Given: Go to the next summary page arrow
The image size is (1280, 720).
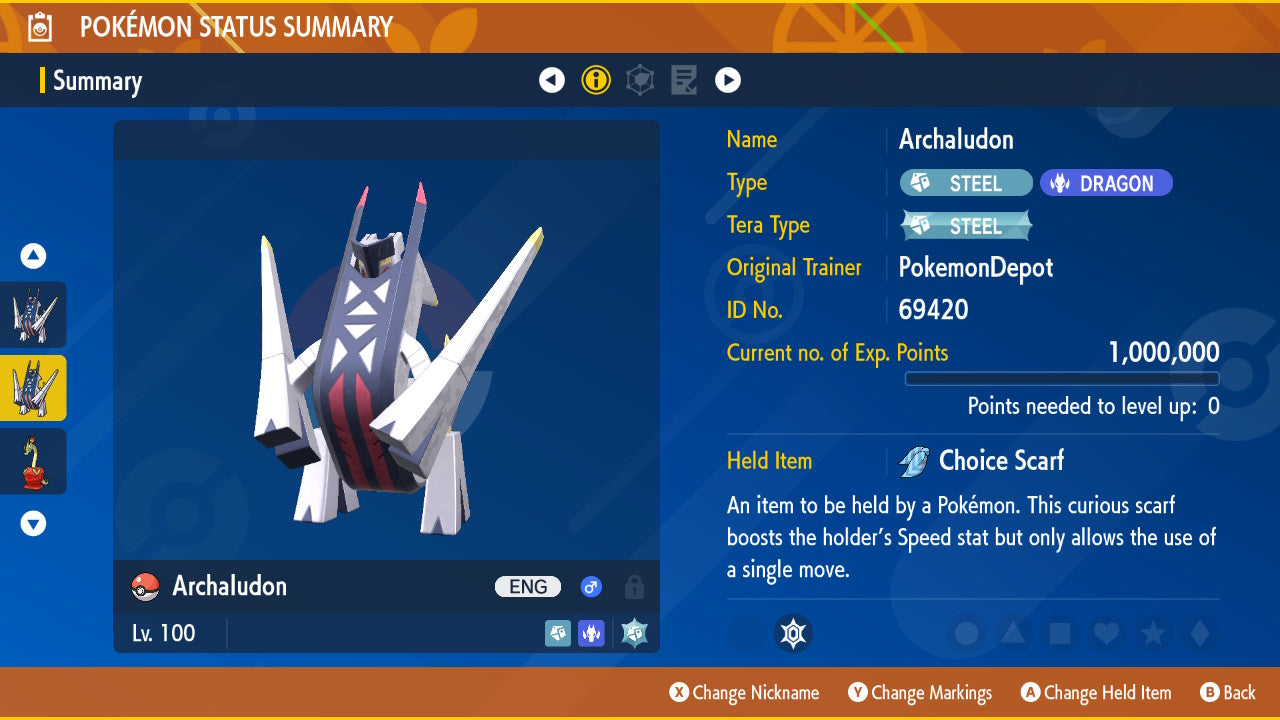Looking at the screenshot, I should pos(728,80).
